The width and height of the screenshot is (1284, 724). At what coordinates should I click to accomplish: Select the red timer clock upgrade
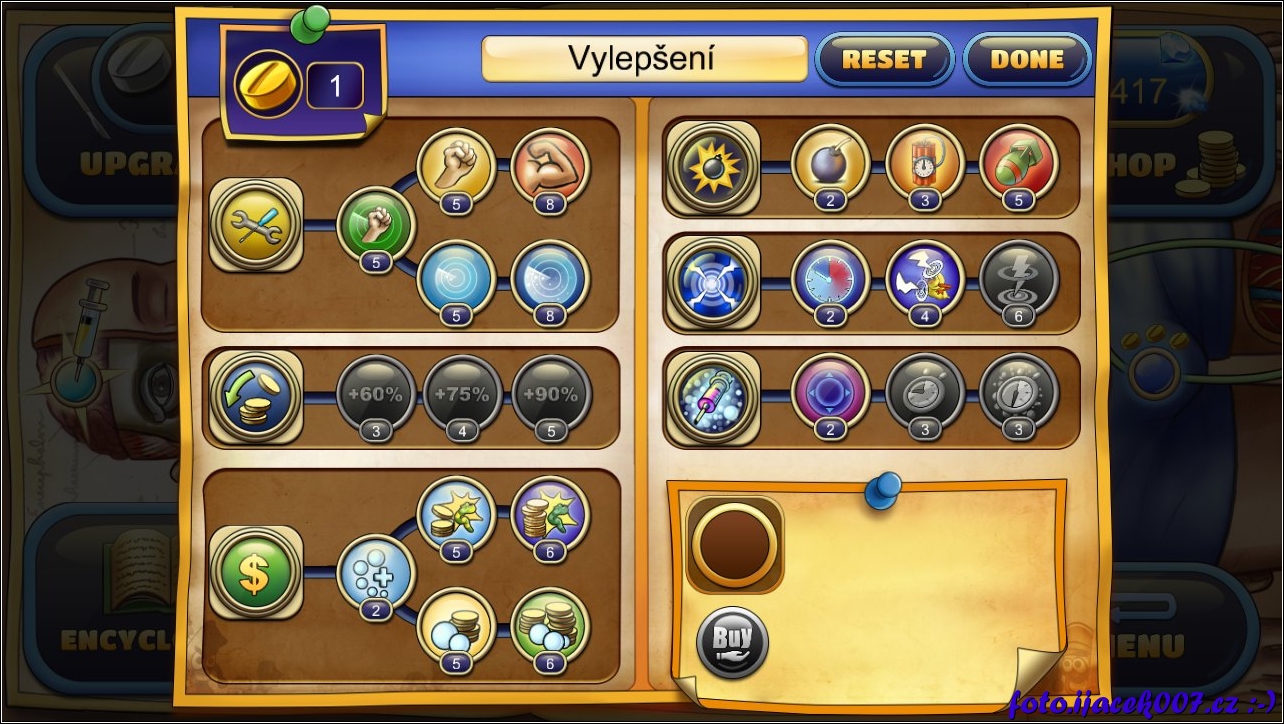pyautogui.click(x=830, y=280)
